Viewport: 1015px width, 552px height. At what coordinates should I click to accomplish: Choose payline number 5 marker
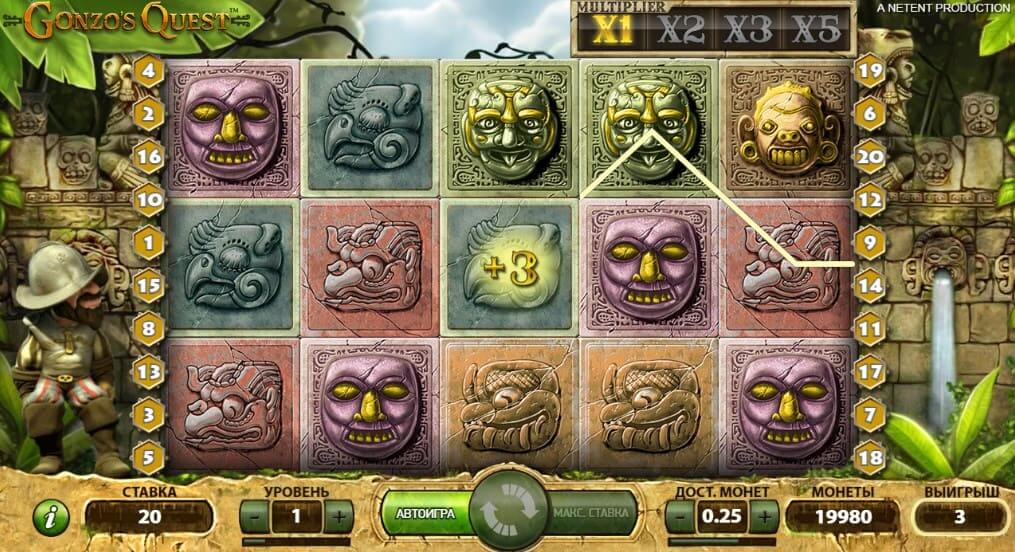point(150,455)
